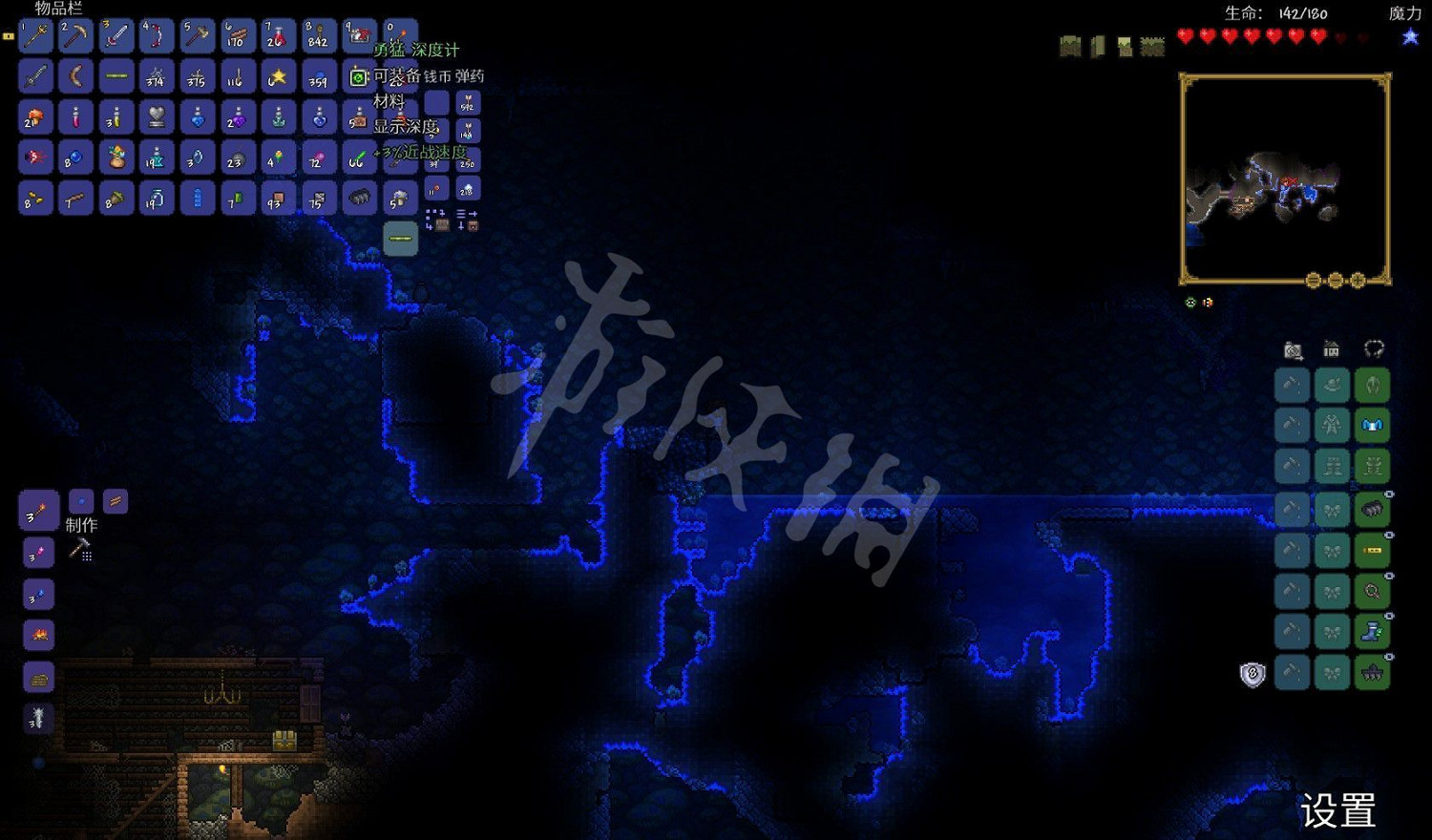1432x840 pixels.
Task: Click the green buff icon under the minimap
Action: (x=1190, y=303)
